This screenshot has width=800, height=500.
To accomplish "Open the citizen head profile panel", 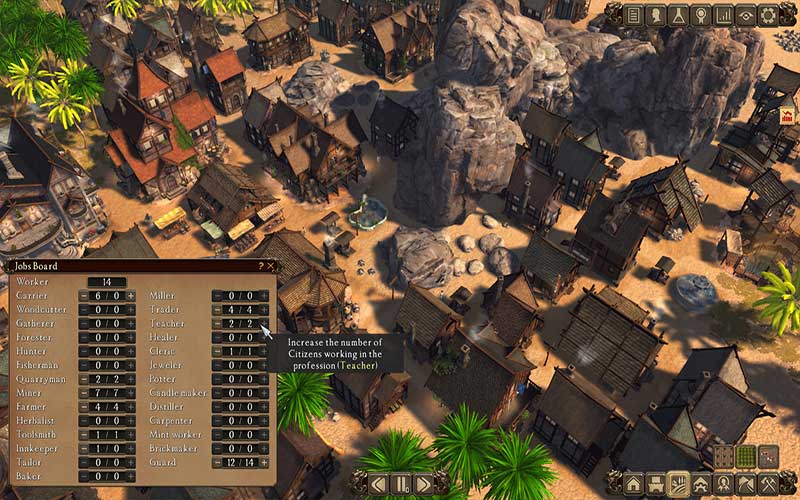I will [656, 15].
